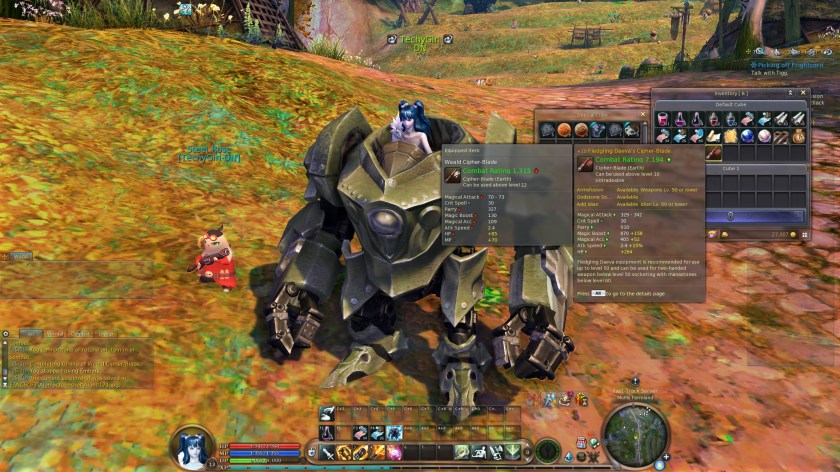The image size is (840, 472).
Task: Activate the sword attack skill on the hotbar
Action: (328, 452)
